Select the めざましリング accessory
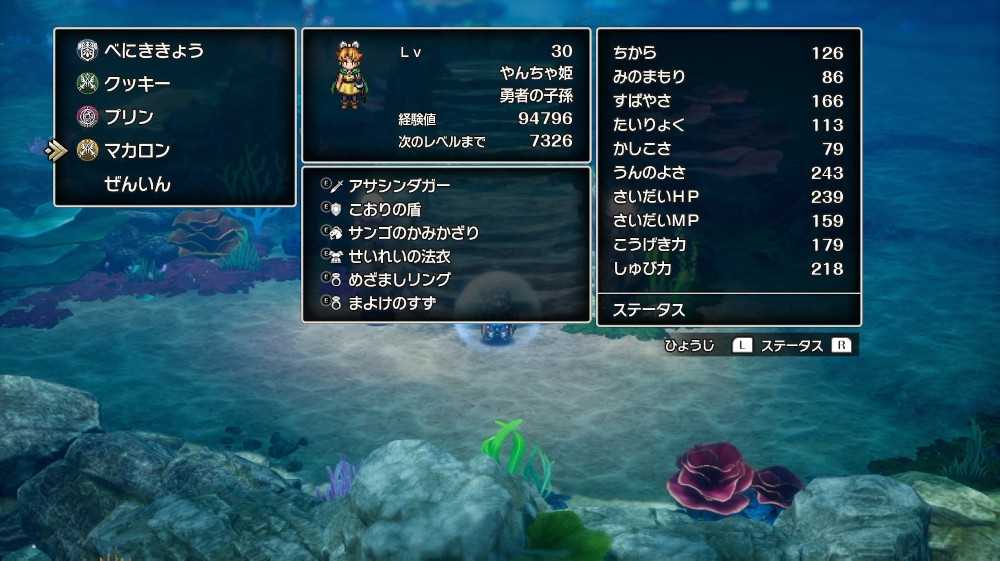This screenshot has width=1000, height=561. click(x=399, y=279)
